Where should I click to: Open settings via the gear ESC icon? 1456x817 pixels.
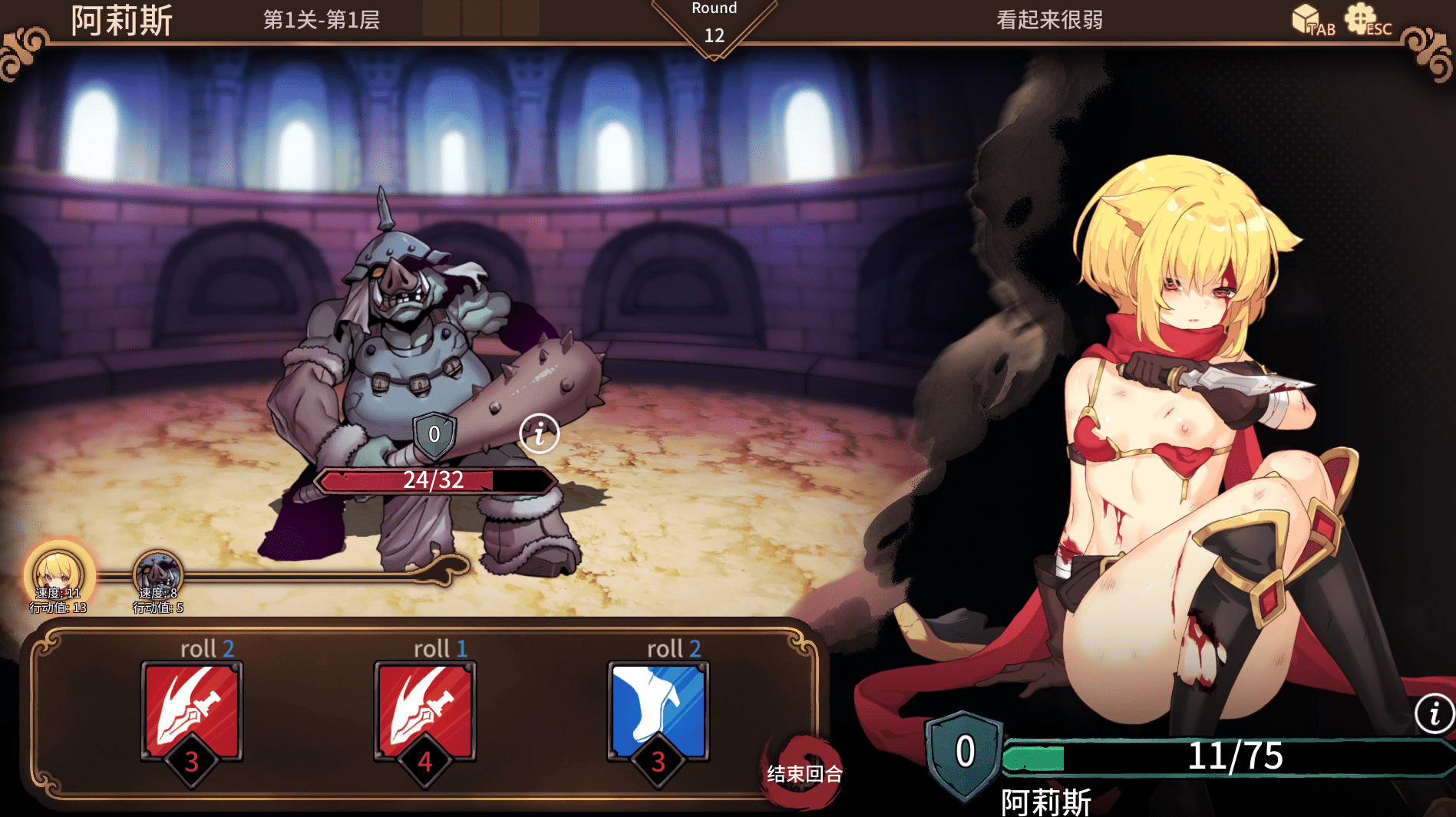pyautogui.click(x=1363, y=19)
